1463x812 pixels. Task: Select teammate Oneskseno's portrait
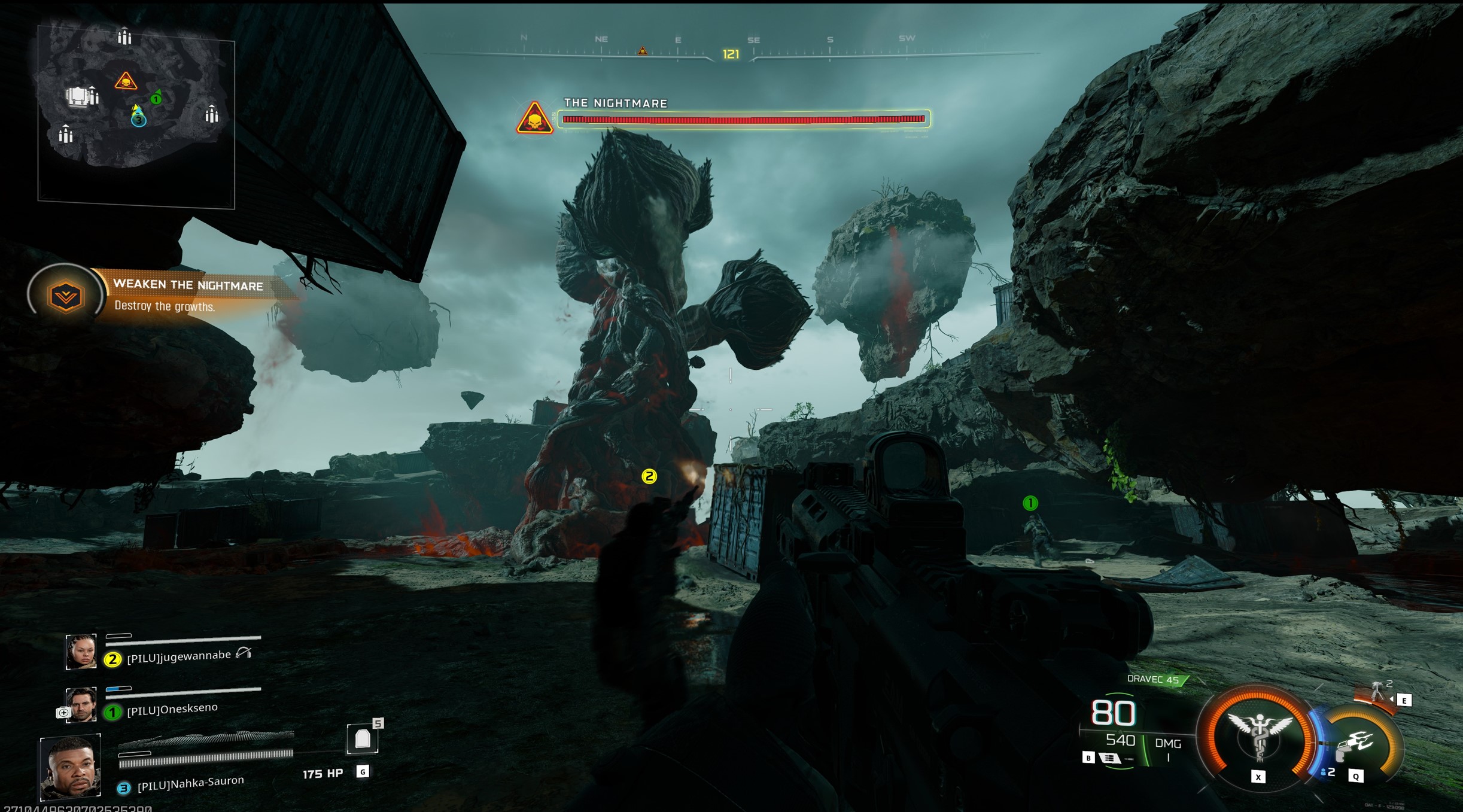click(81, 704)
